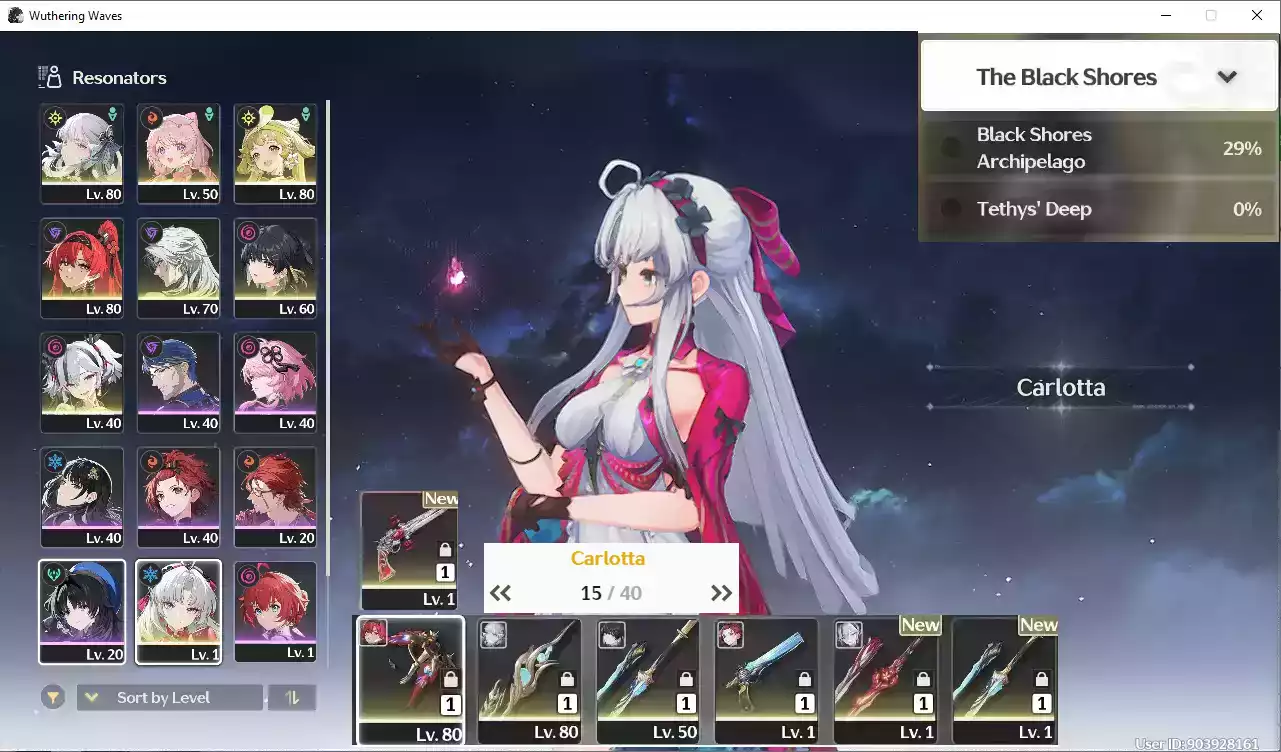Go to the next resonator arrow
The width and height of the screenshot is (1281, 752).
coord(721,593)
